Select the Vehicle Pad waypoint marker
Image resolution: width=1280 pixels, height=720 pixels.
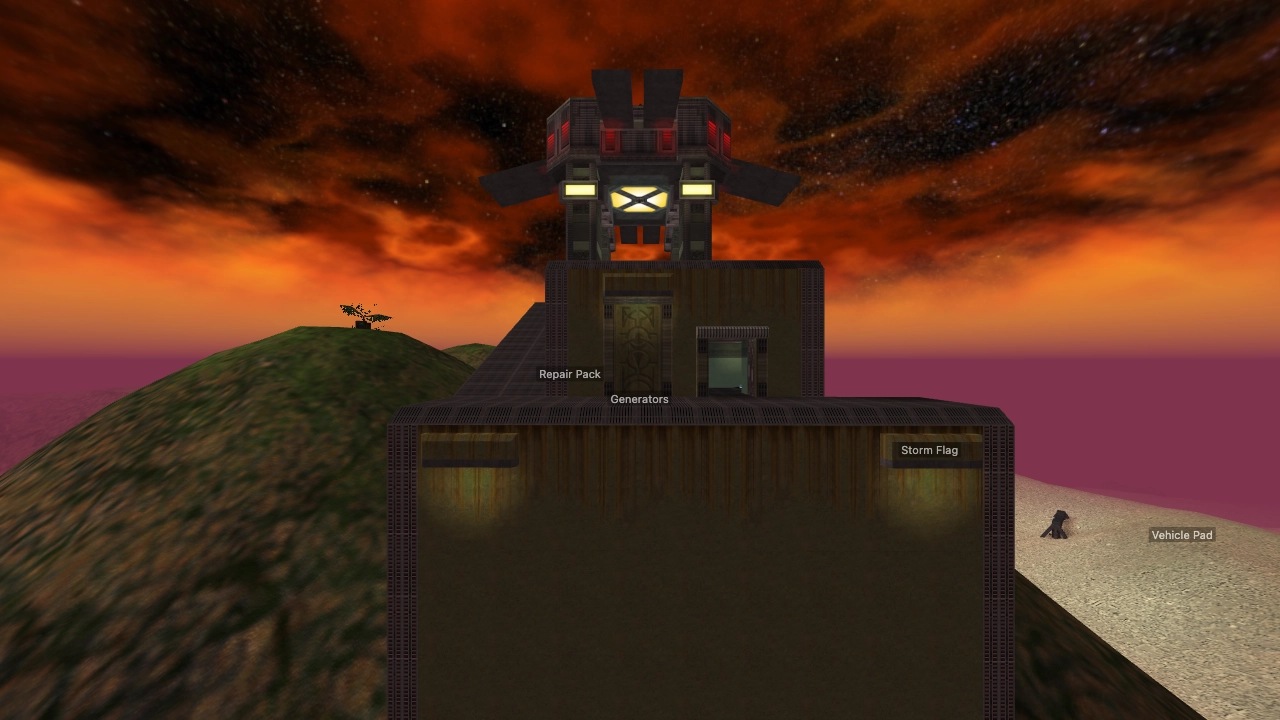click(x=1182, y=535)
